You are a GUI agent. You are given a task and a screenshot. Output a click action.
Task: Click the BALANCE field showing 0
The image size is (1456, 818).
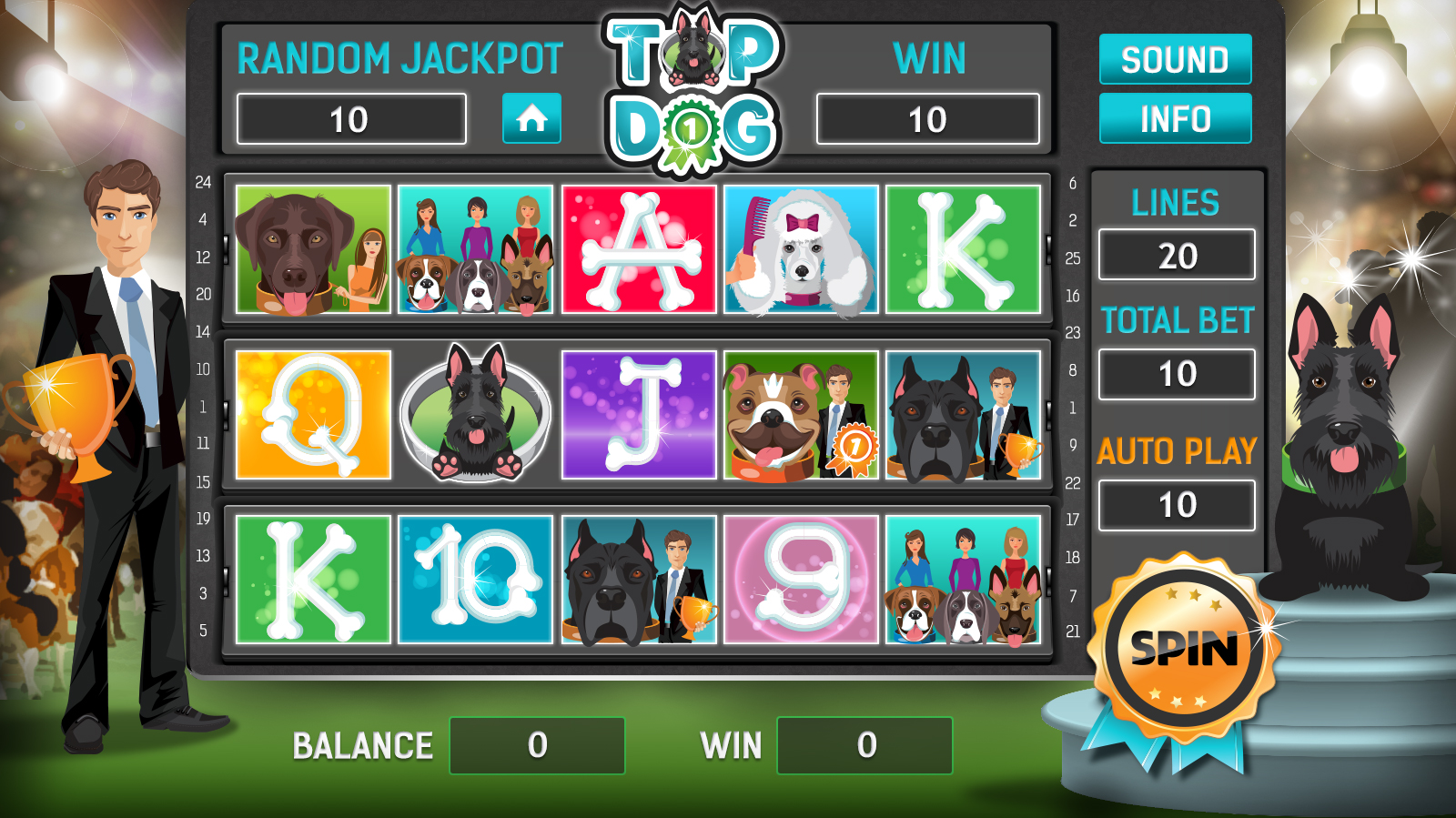[x=536, y=744]
